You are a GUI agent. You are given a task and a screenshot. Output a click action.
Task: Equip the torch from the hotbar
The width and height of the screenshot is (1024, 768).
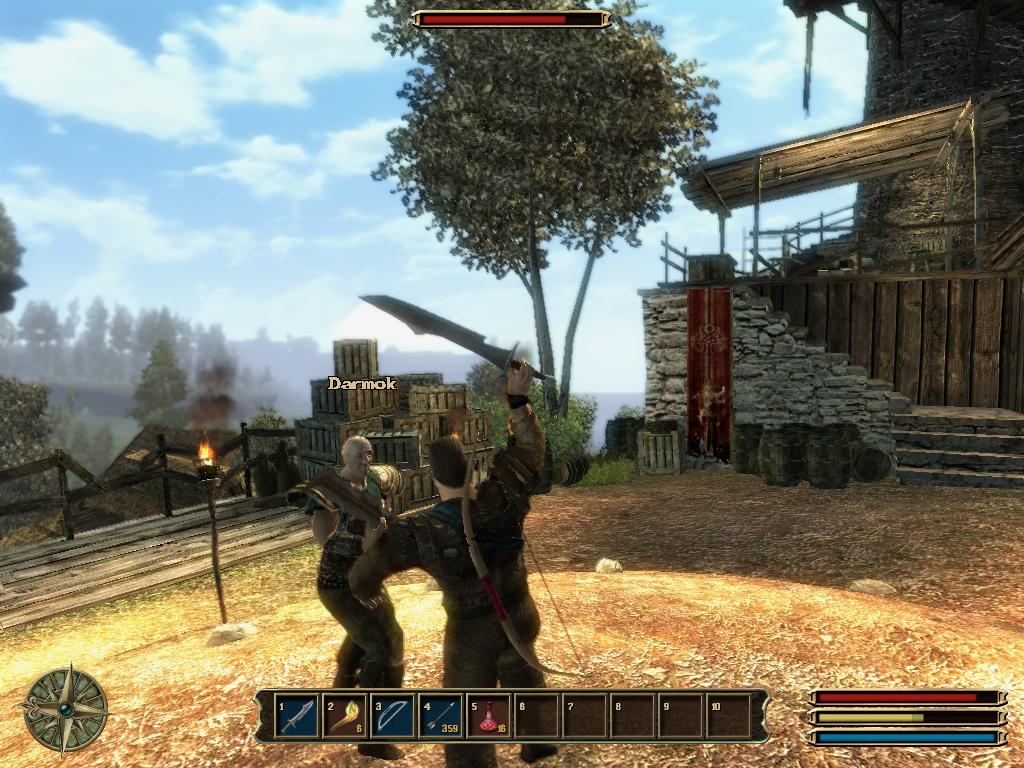tap(346, 716)
